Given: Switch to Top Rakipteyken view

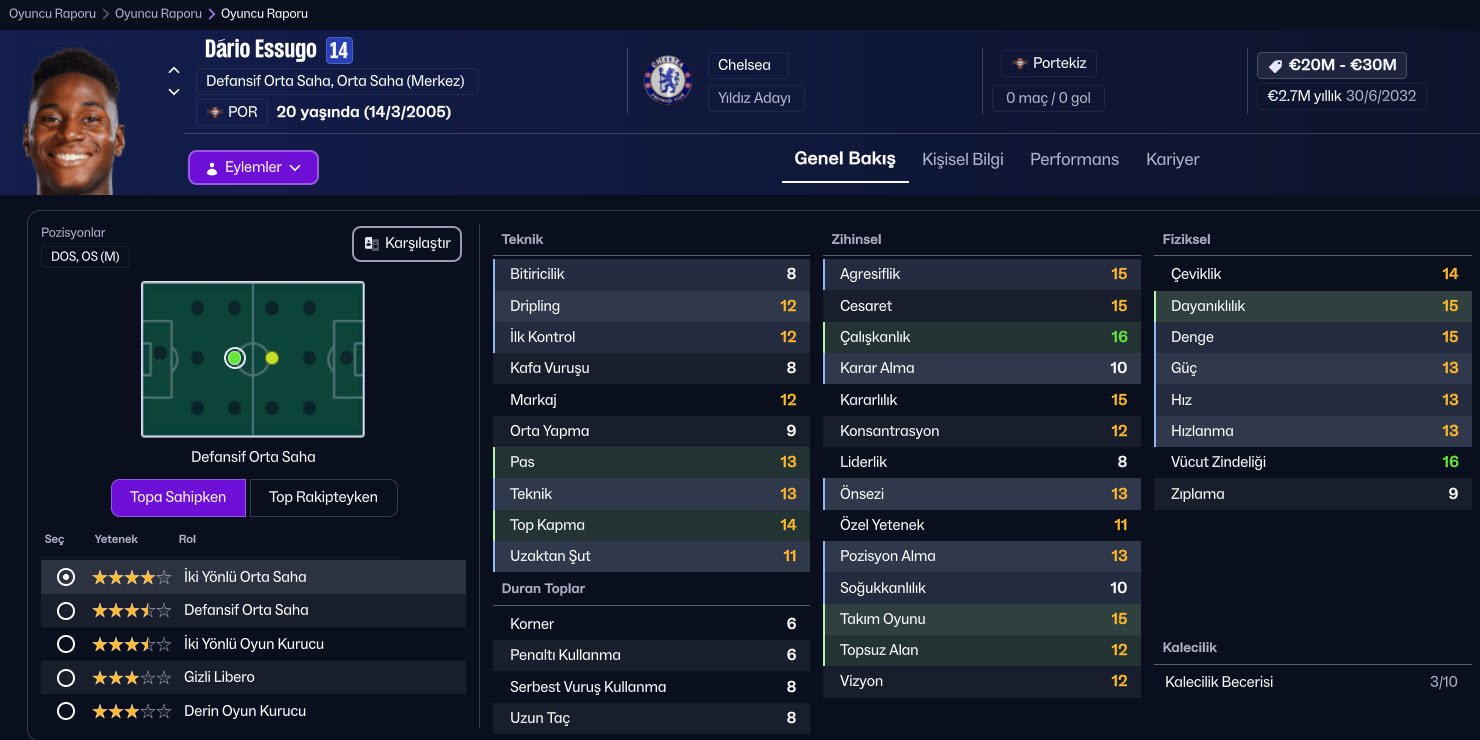Looking at the screenshot, I should tap(323, 497).
